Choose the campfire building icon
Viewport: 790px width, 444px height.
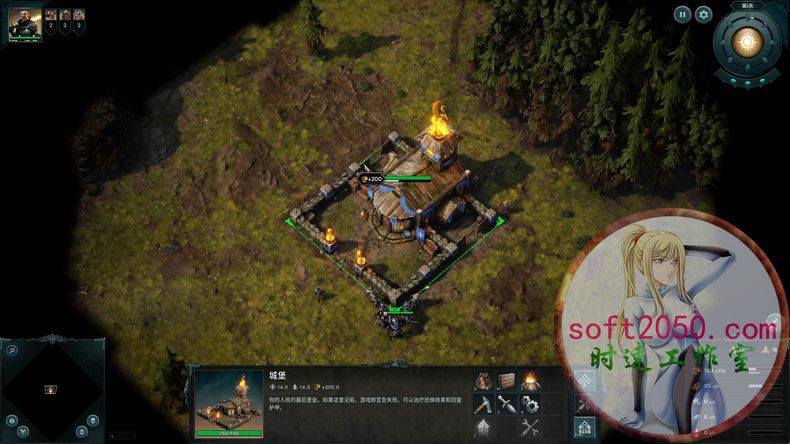[x=529, y=380]
